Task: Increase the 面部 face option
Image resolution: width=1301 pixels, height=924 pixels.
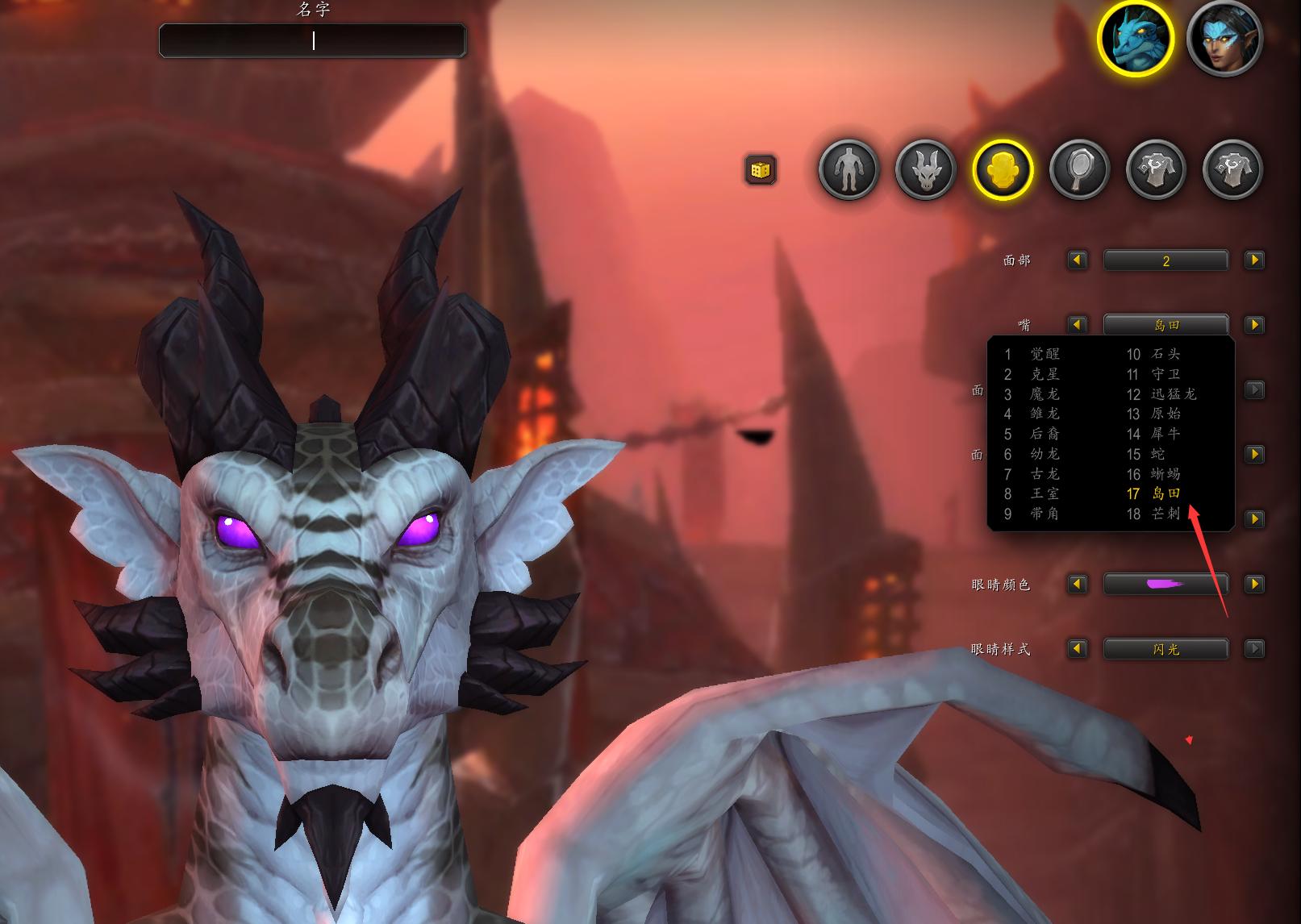Action: [1254, 260]
